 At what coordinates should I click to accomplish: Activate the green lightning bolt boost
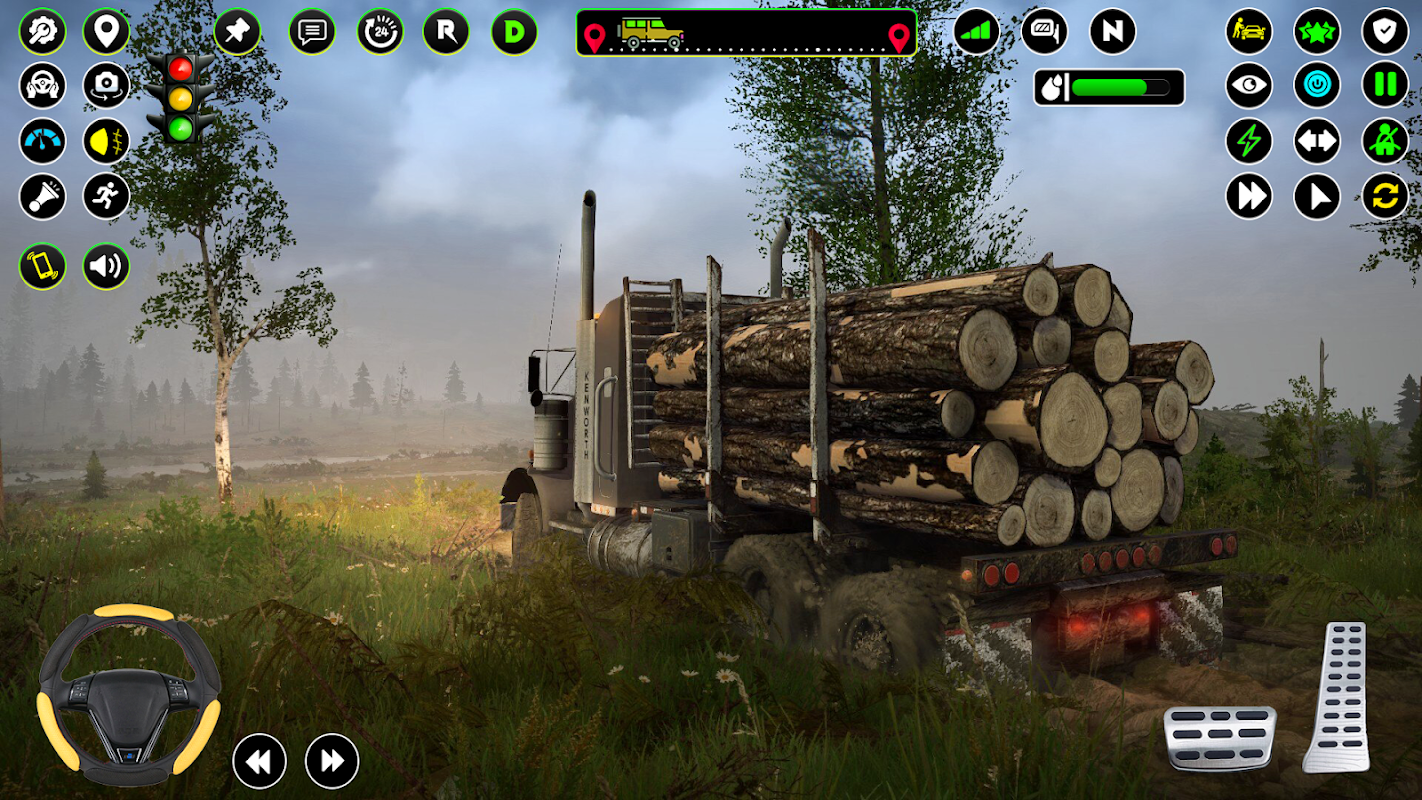pos(1249,141)
